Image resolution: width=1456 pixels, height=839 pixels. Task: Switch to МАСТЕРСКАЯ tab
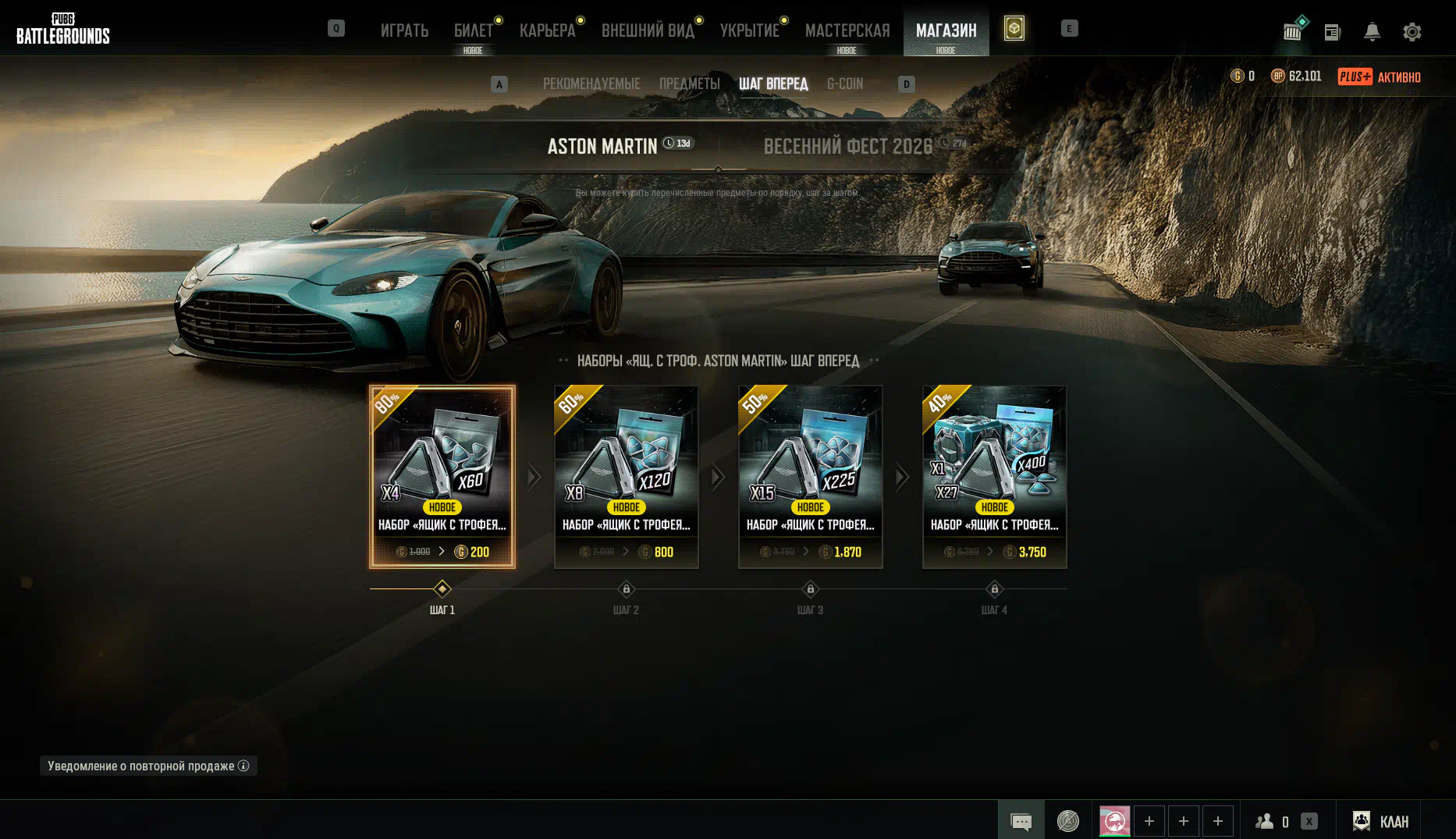coord(847,30)
